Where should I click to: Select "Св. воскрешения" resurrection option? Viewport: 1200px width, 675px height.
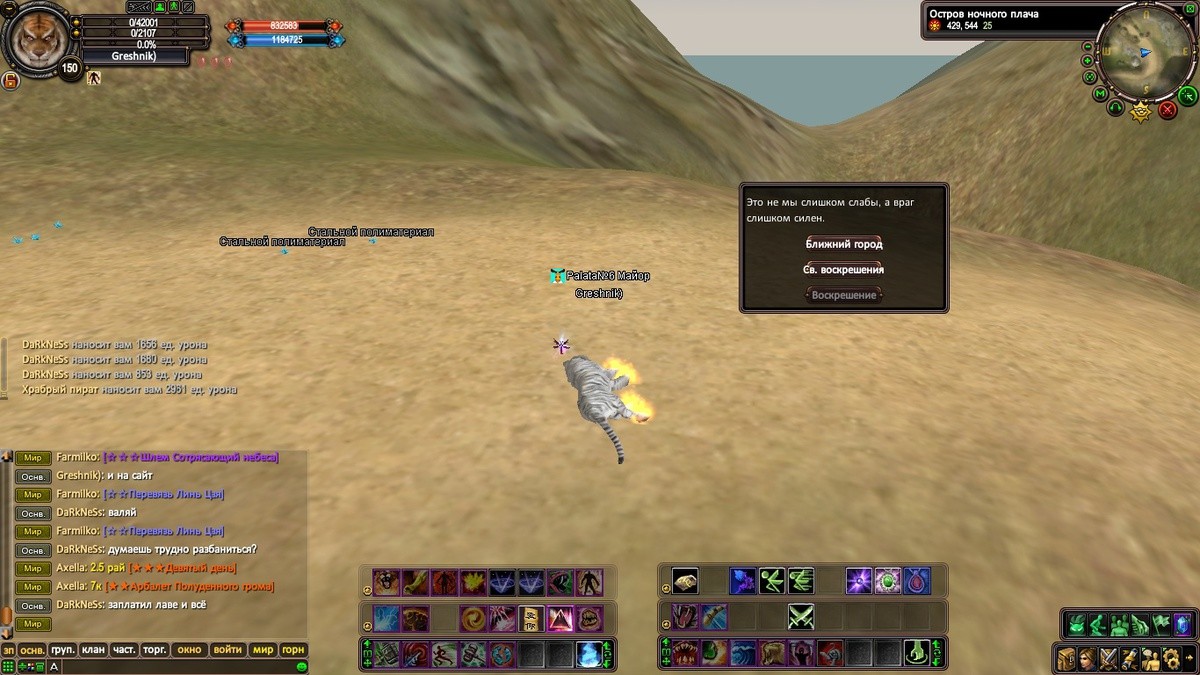click(x=844, y=270)
